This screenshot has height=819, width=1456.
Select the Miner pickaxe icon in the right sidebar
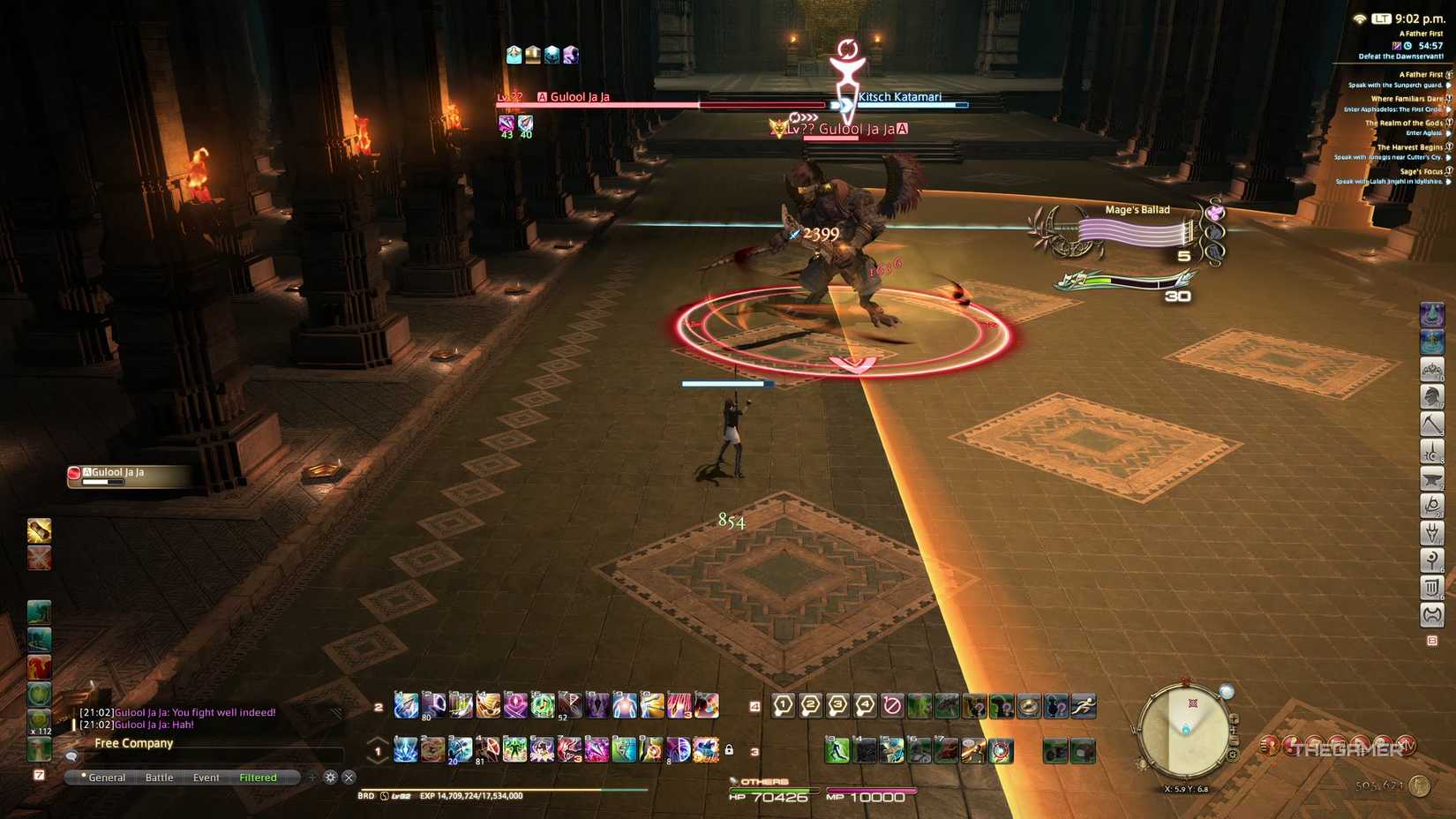(x=1430, y=424)
